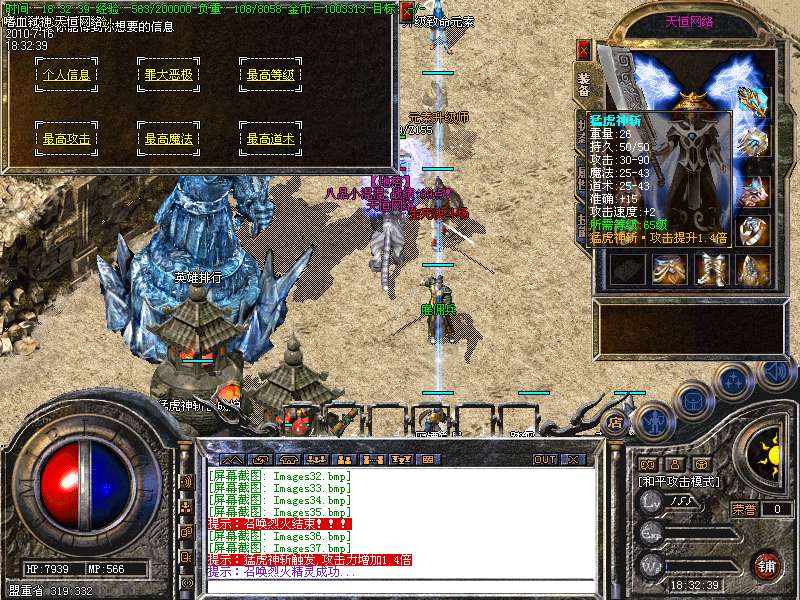This screenshot has width=800, height=600.
Task: Select the boots slot in equipment panel
Action: tap(709, 268)
